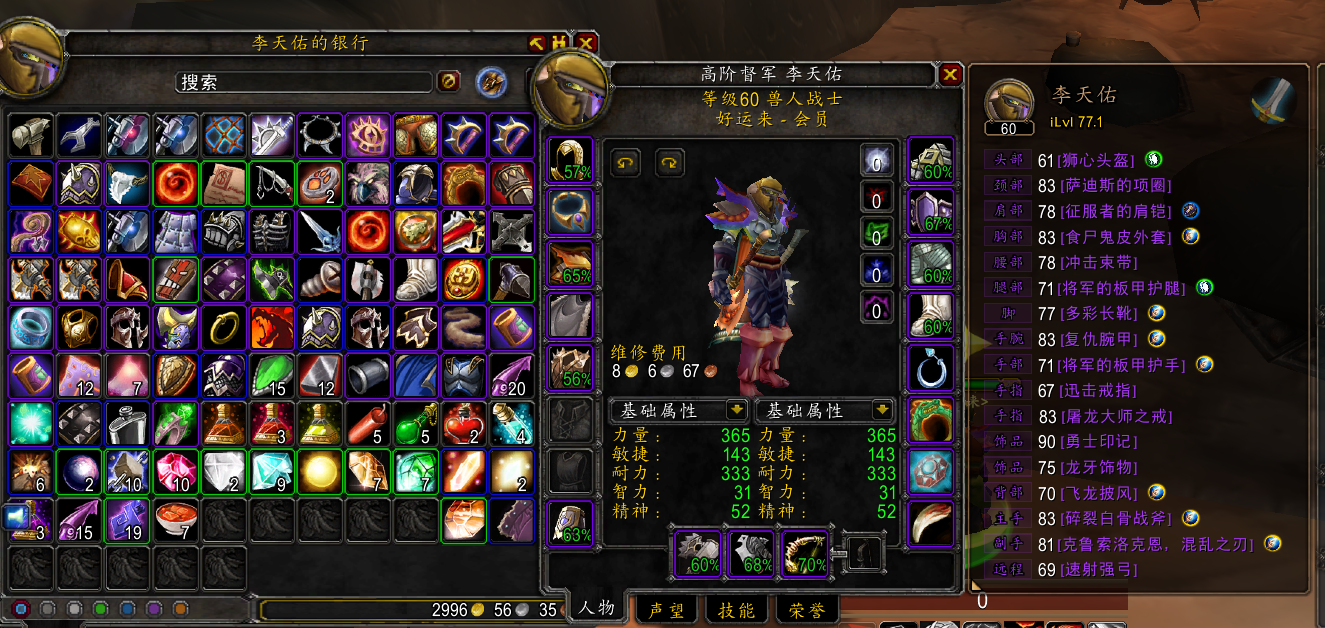Show the 荣誉 honor tab

click(x=807, y=609)
